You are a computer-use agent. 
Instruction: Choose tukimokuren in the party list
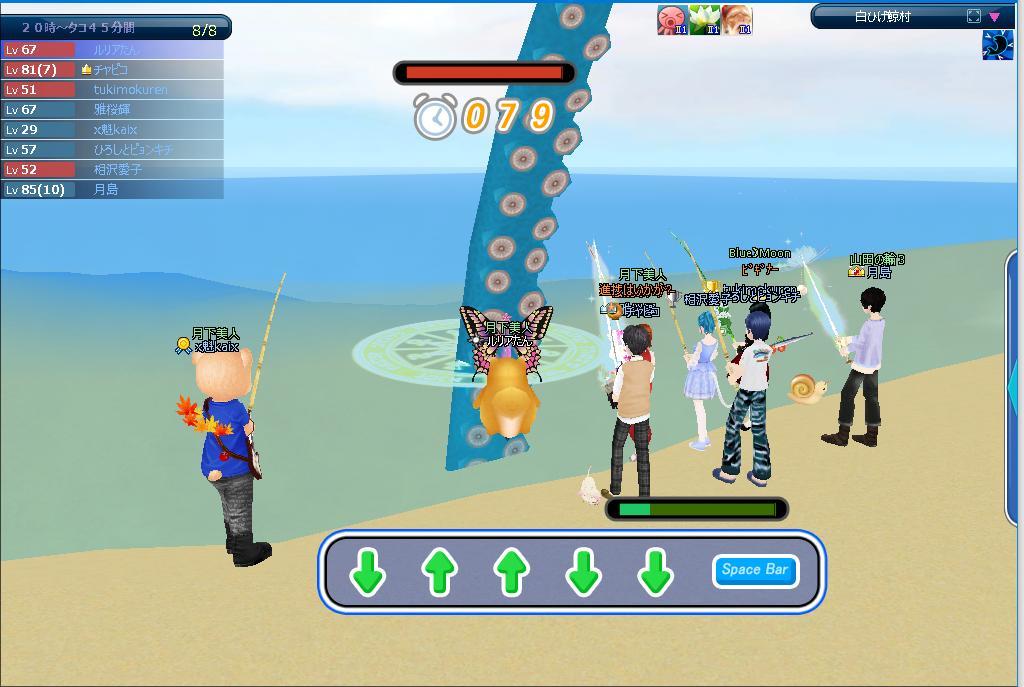(x=112, y=90)
